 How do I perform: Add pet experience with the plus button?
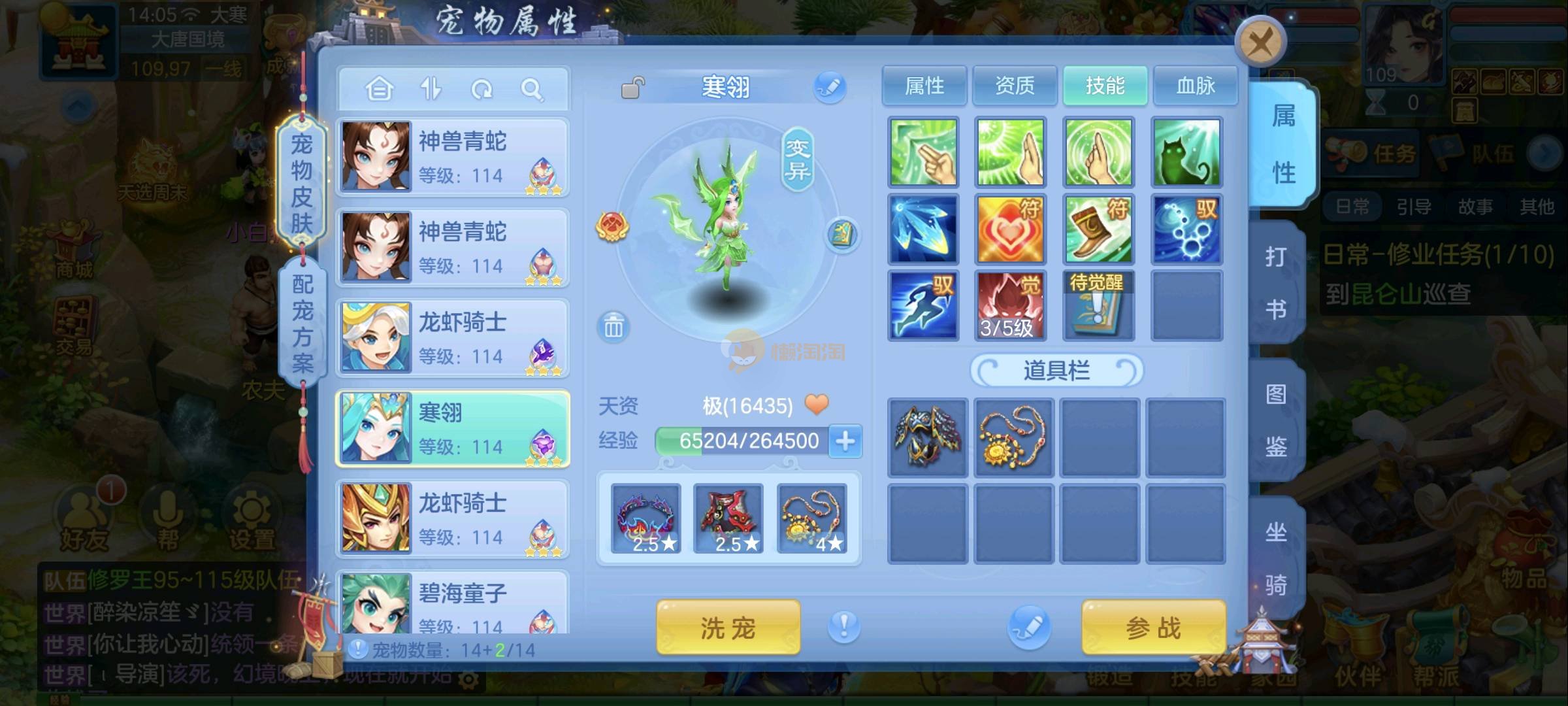pos(845,441)
